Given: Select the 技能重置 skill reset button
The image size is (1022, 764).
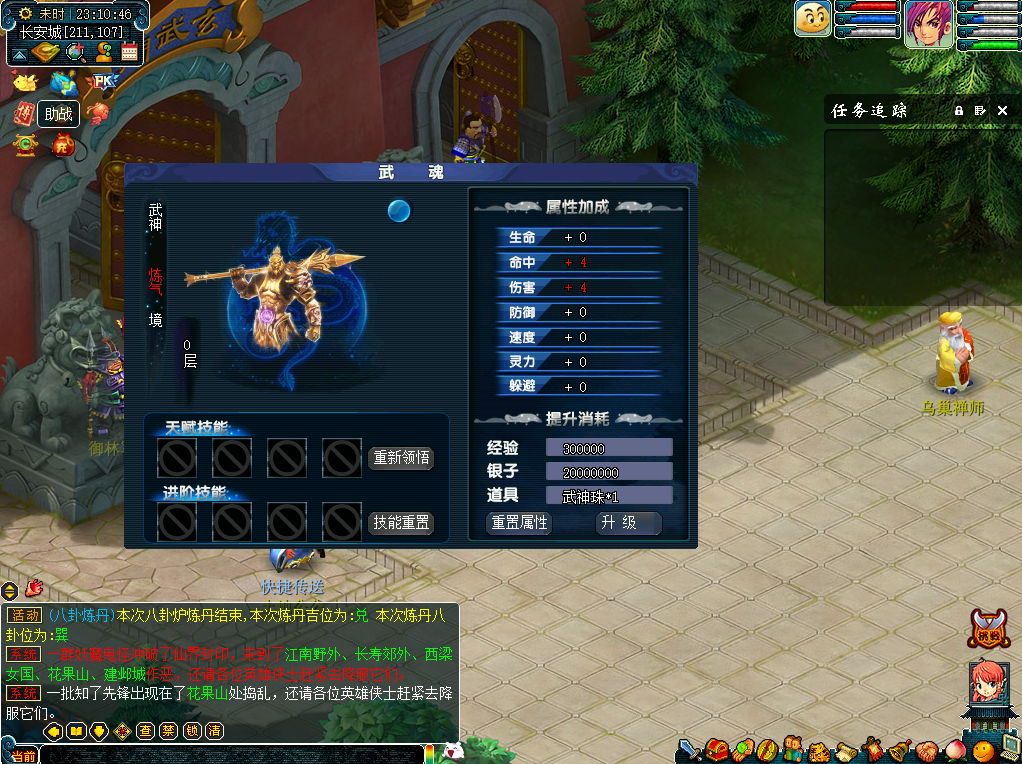Looking at the screenshot, I should tap(401, 523).
